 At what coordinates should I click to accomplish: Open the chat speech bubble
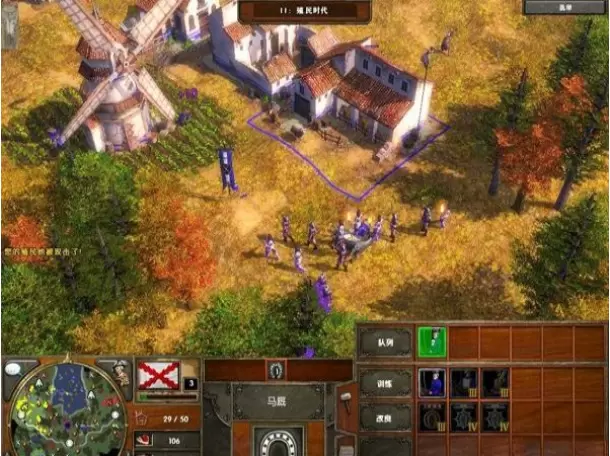point(16,367)
